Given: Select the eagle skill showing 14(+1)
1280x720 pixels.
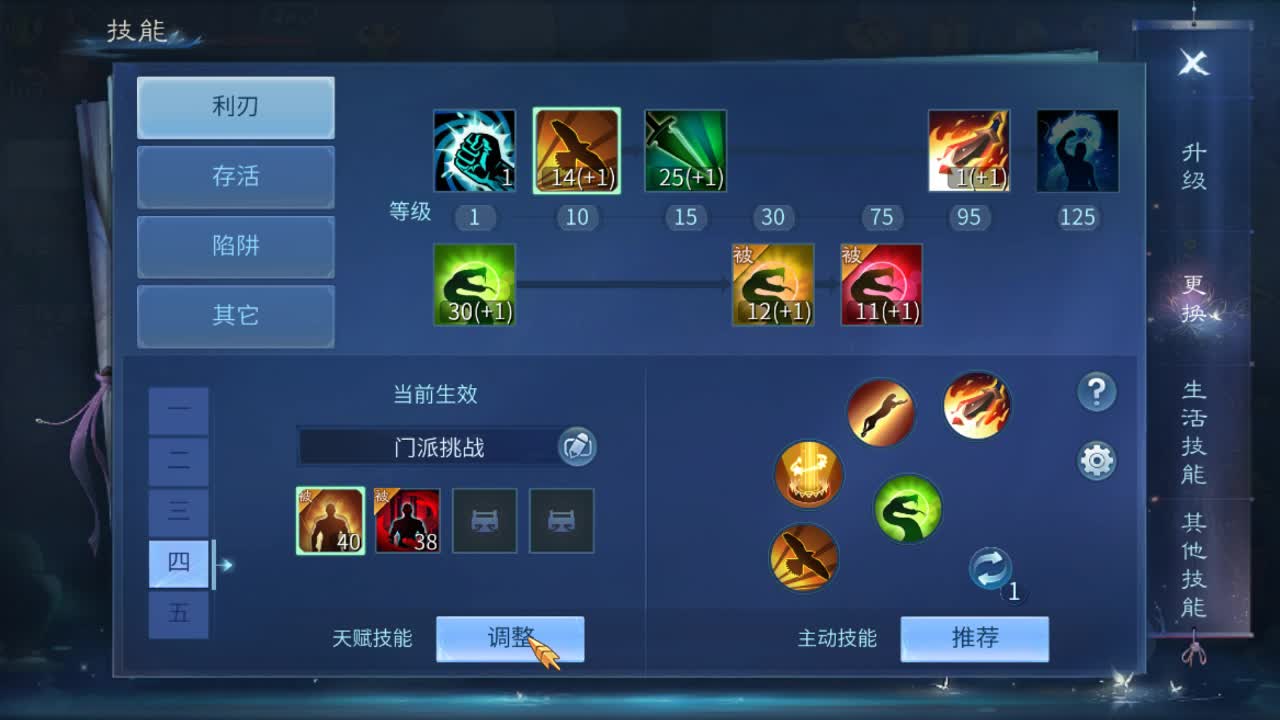Looking at the screenshot, I should point(576,148).
